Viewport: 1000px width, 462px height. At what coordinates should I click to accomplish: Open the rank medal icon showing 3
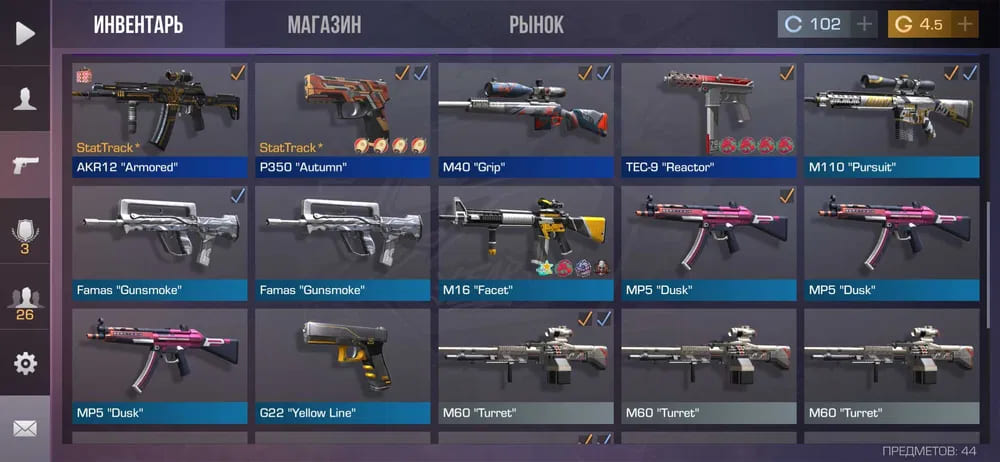pyautogui.click(x=25, y=234)
